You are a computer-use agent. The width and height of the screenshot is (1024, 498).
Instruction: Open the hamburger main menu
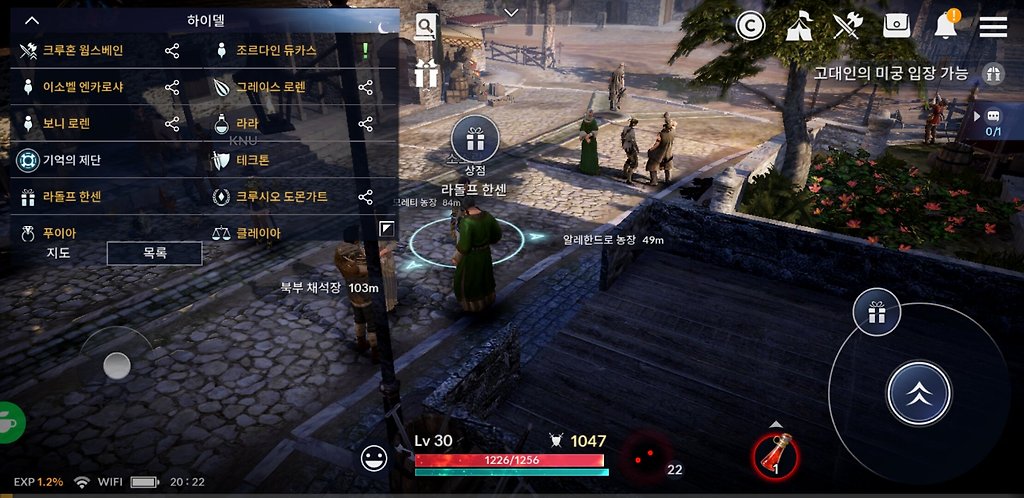click(993, 27)
